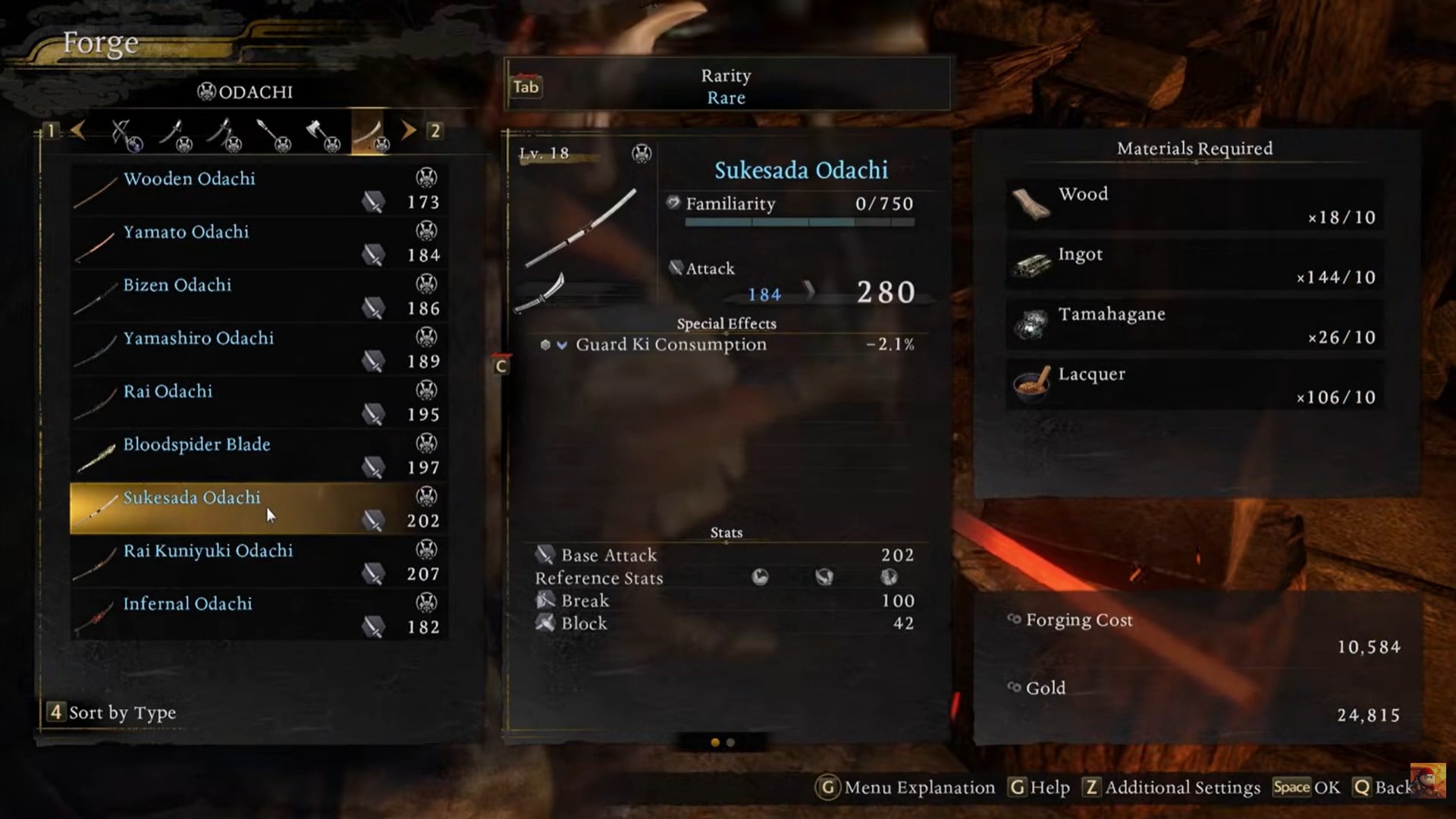Select the spear weapon category icon

point(271,131)
